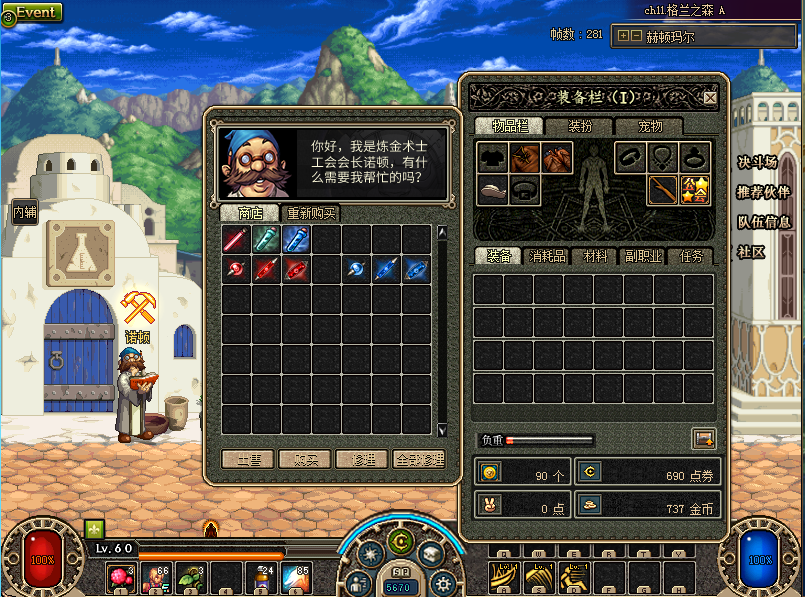Show the 材料 materials tab

[x=595, y=256]
